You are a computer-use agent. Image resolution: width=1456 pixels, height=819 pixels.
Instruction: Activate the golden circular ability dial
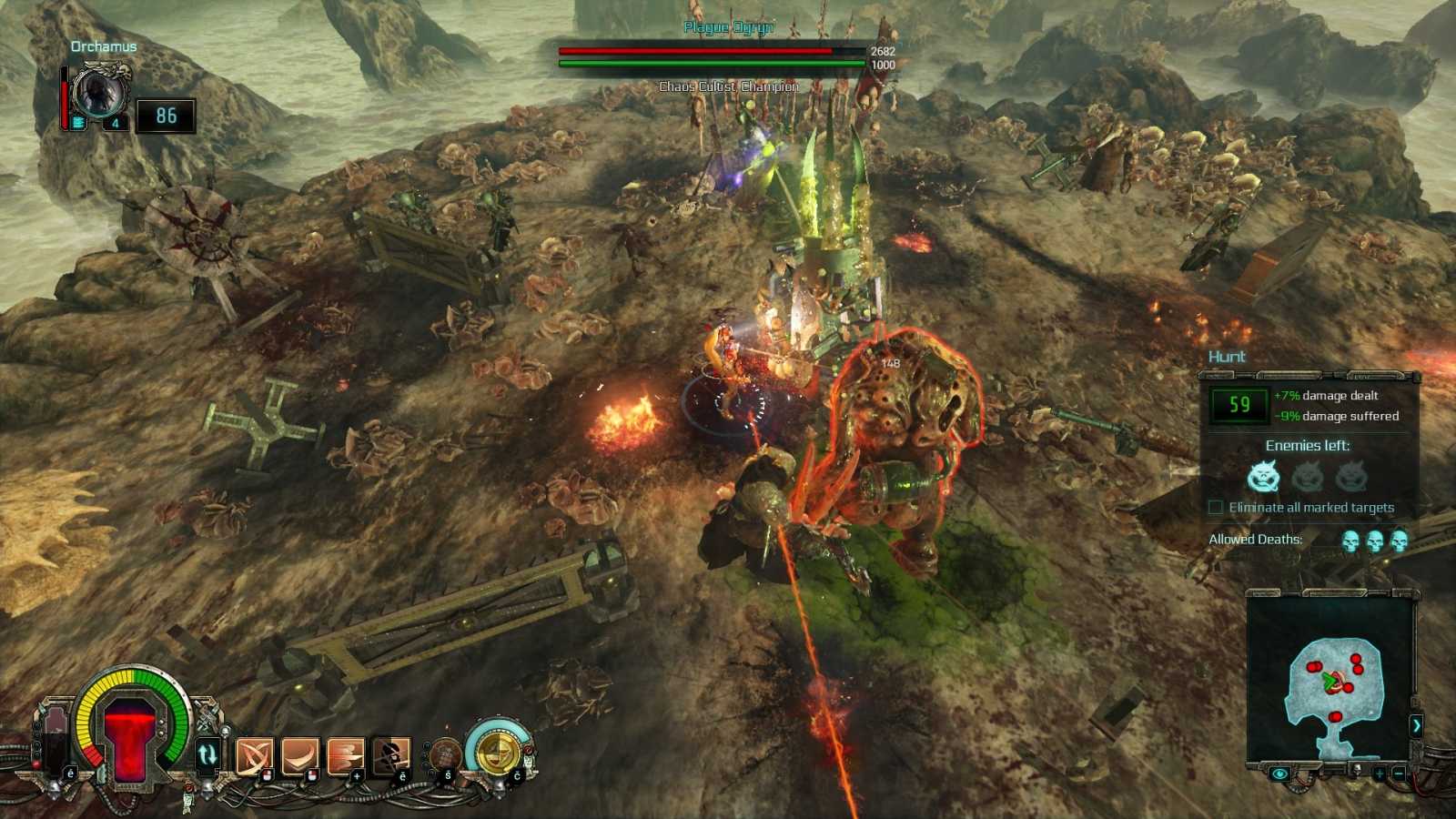tap(496, 751)
